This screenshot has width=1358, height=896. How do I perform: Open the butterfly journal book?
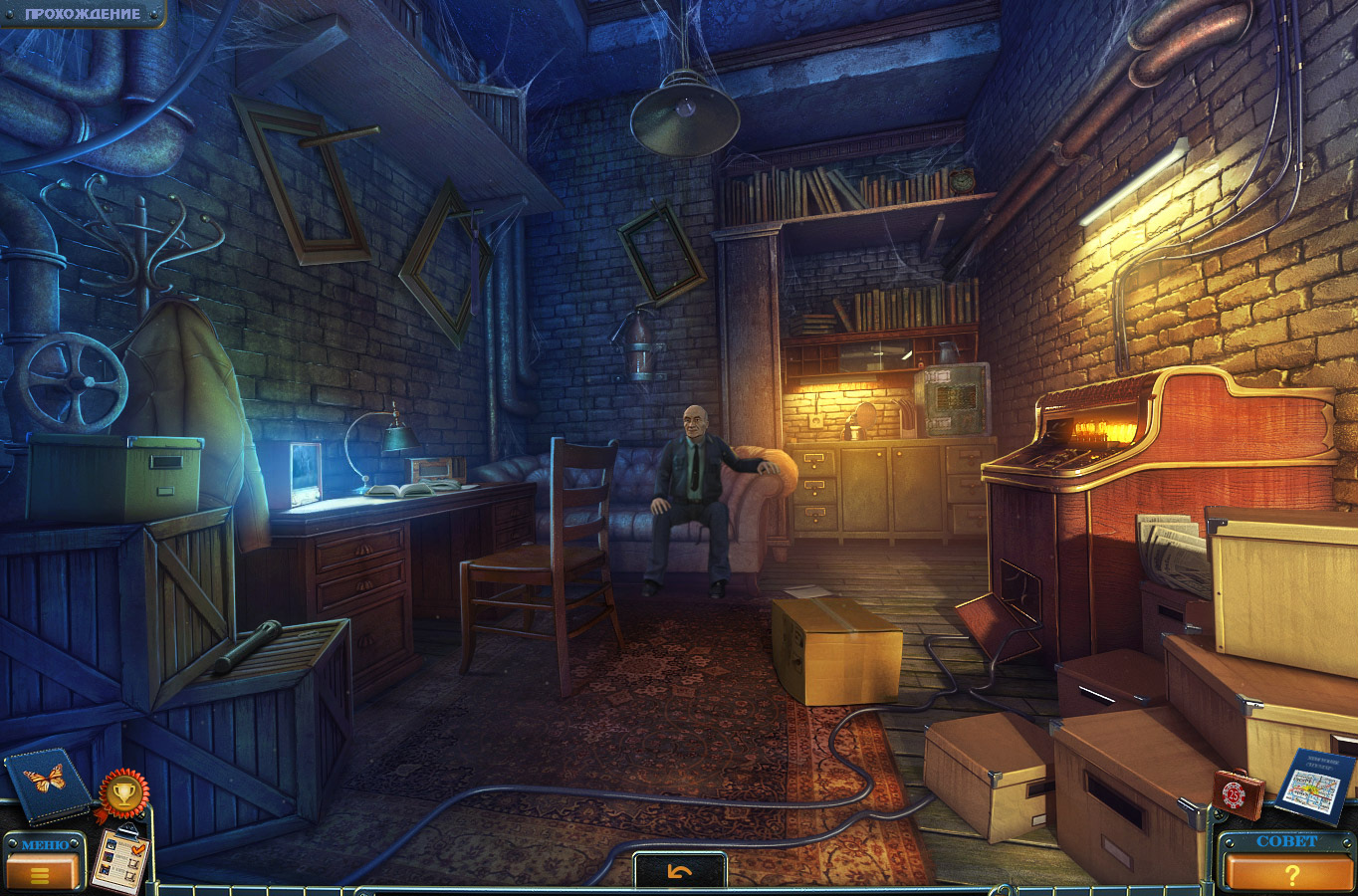[47, 784]
